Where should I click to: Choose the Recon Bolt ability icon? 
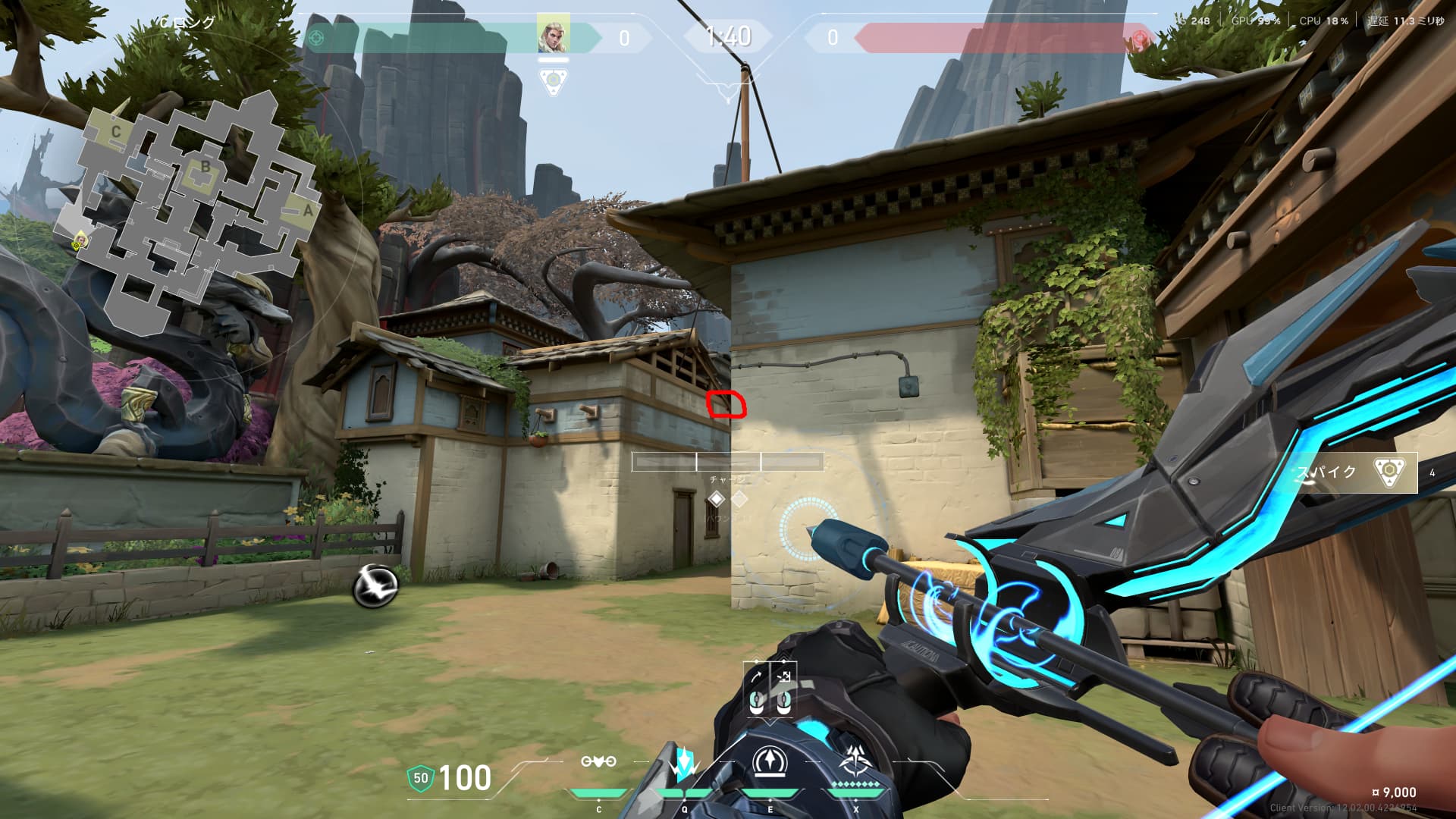click(x=770, y=763)
